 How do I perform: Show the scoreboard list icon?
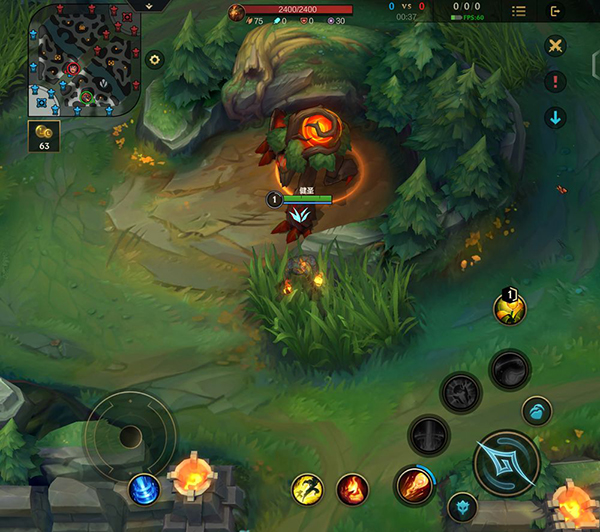pos(519,11)
